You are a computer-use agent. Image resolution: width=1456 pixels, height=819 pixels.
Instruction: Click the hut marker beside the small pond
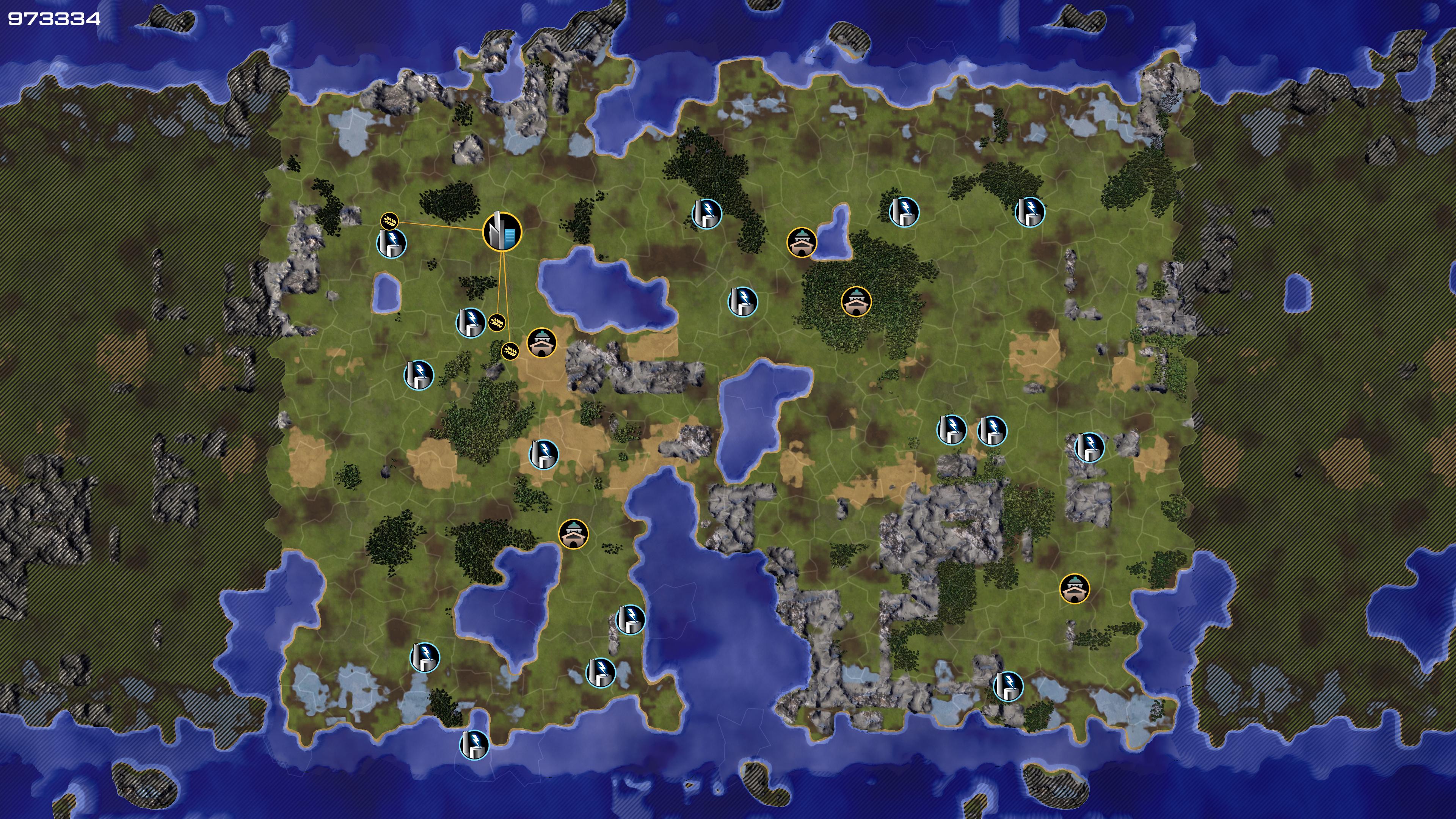(802, 243)
